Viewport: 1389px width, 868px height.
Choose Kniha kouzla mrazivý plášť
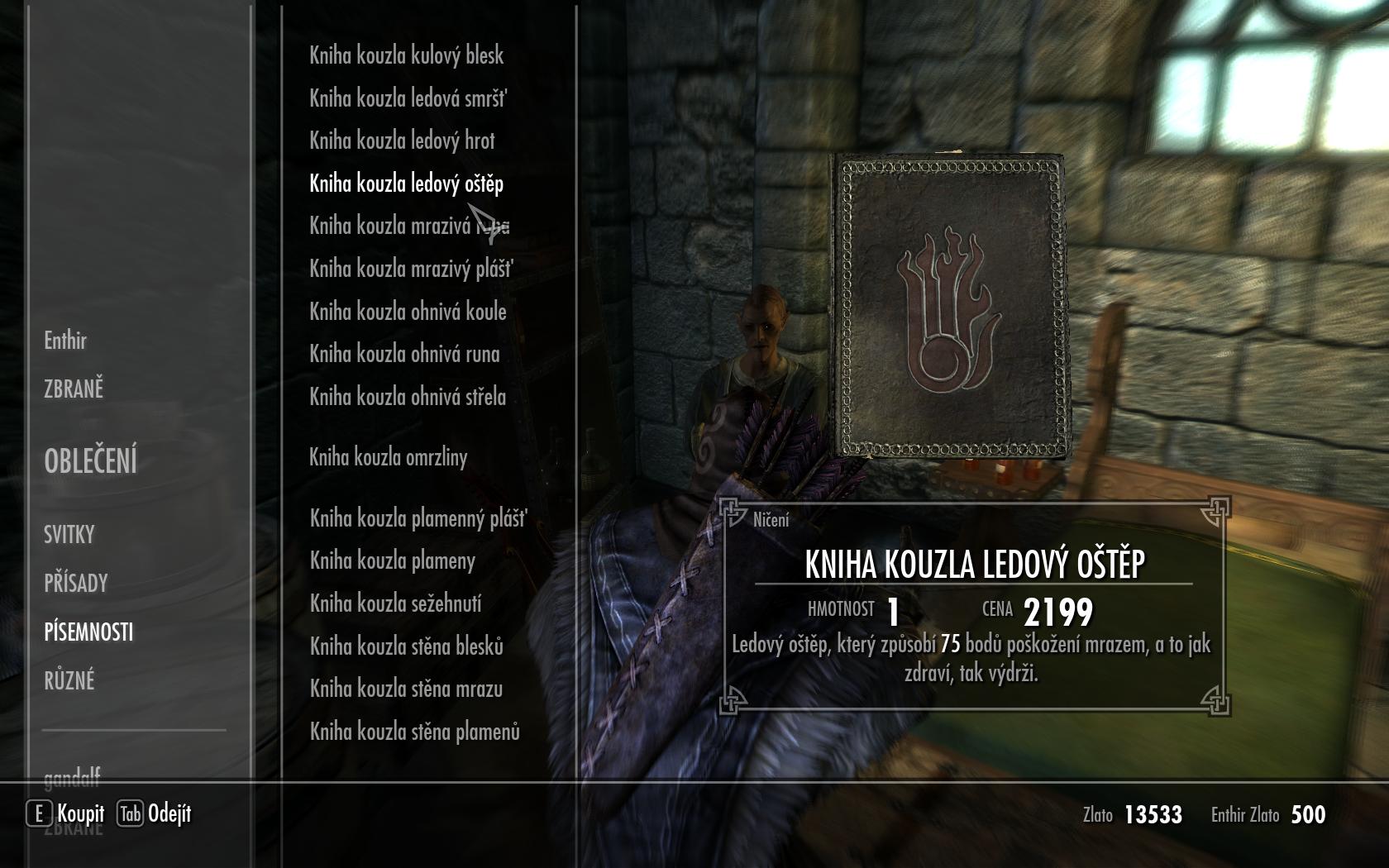411,269
